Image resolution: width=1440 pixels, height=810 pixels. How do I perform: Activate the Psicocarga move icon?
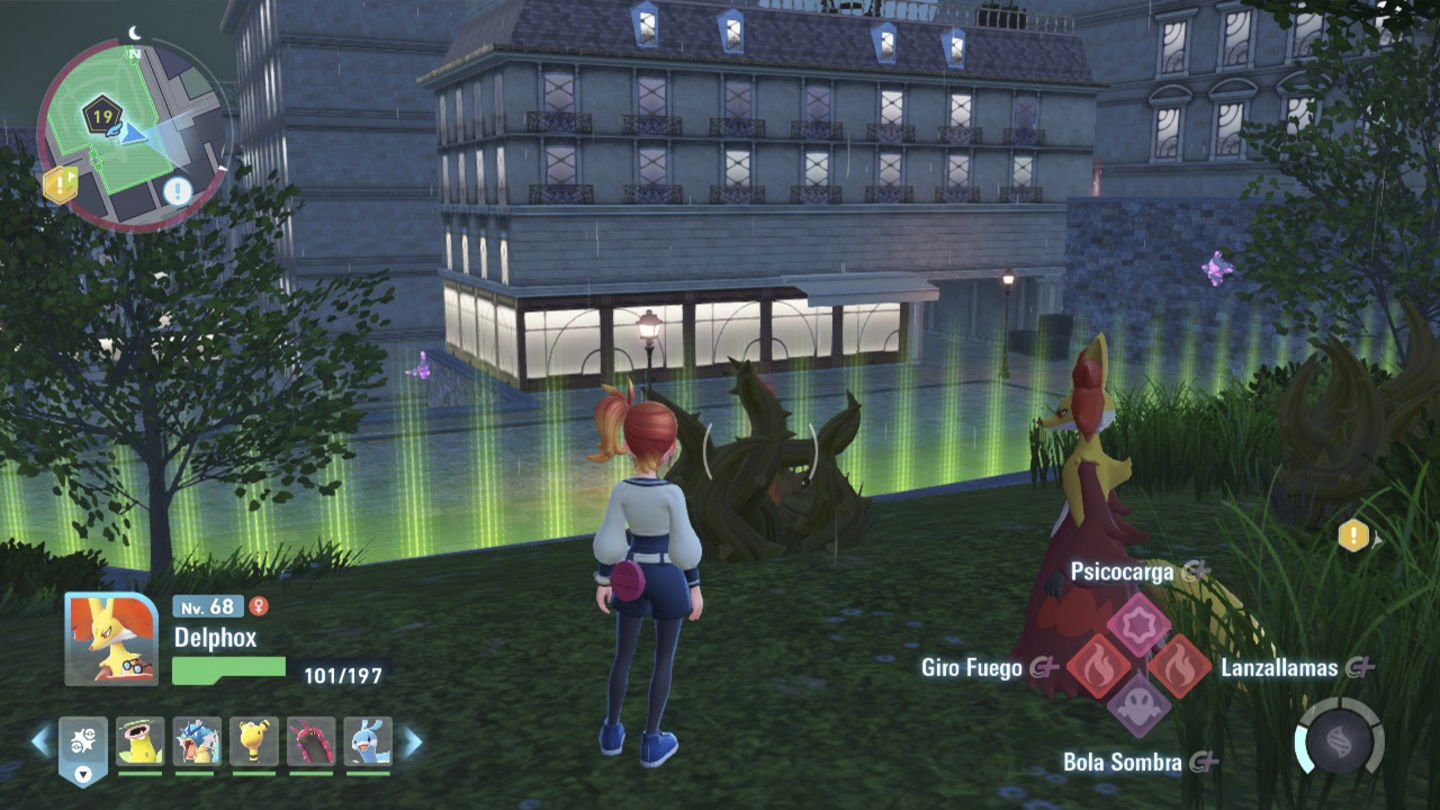[x=1138, y=623]
